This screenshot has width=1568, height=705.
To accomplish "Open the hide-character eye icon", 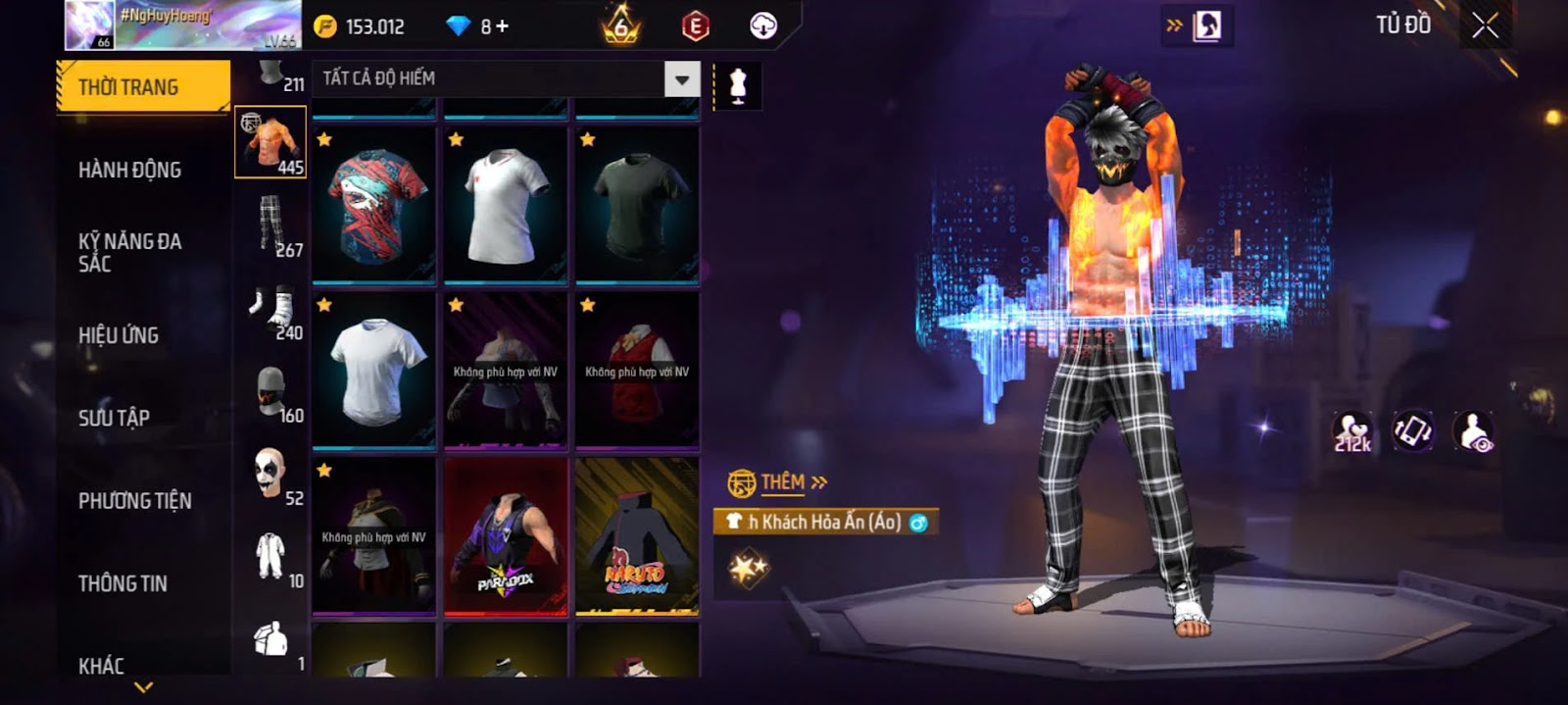I will [x=1474, y=431].
